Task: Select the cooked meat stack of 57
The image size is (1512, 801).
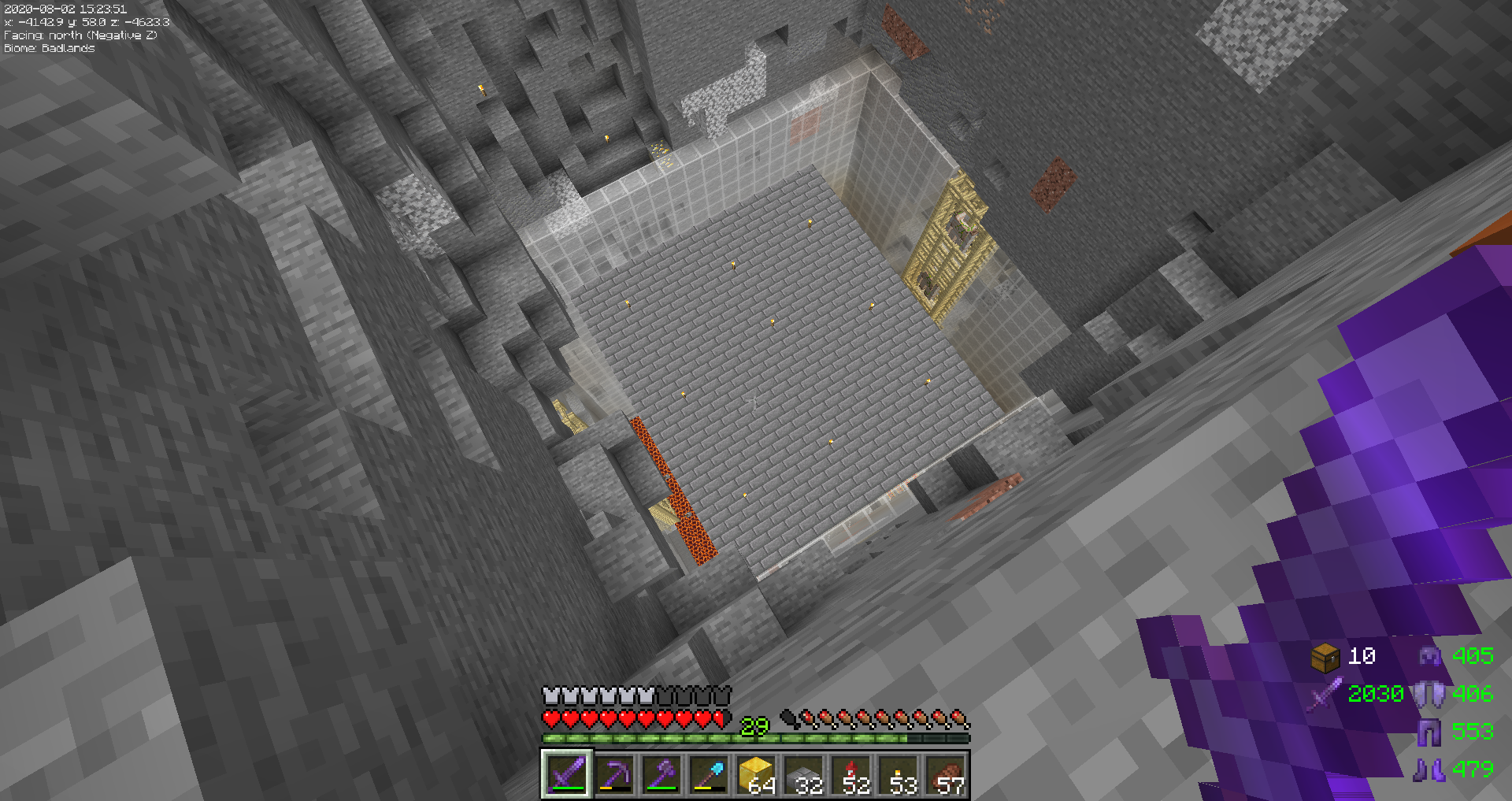Action: tap(945, 774)
